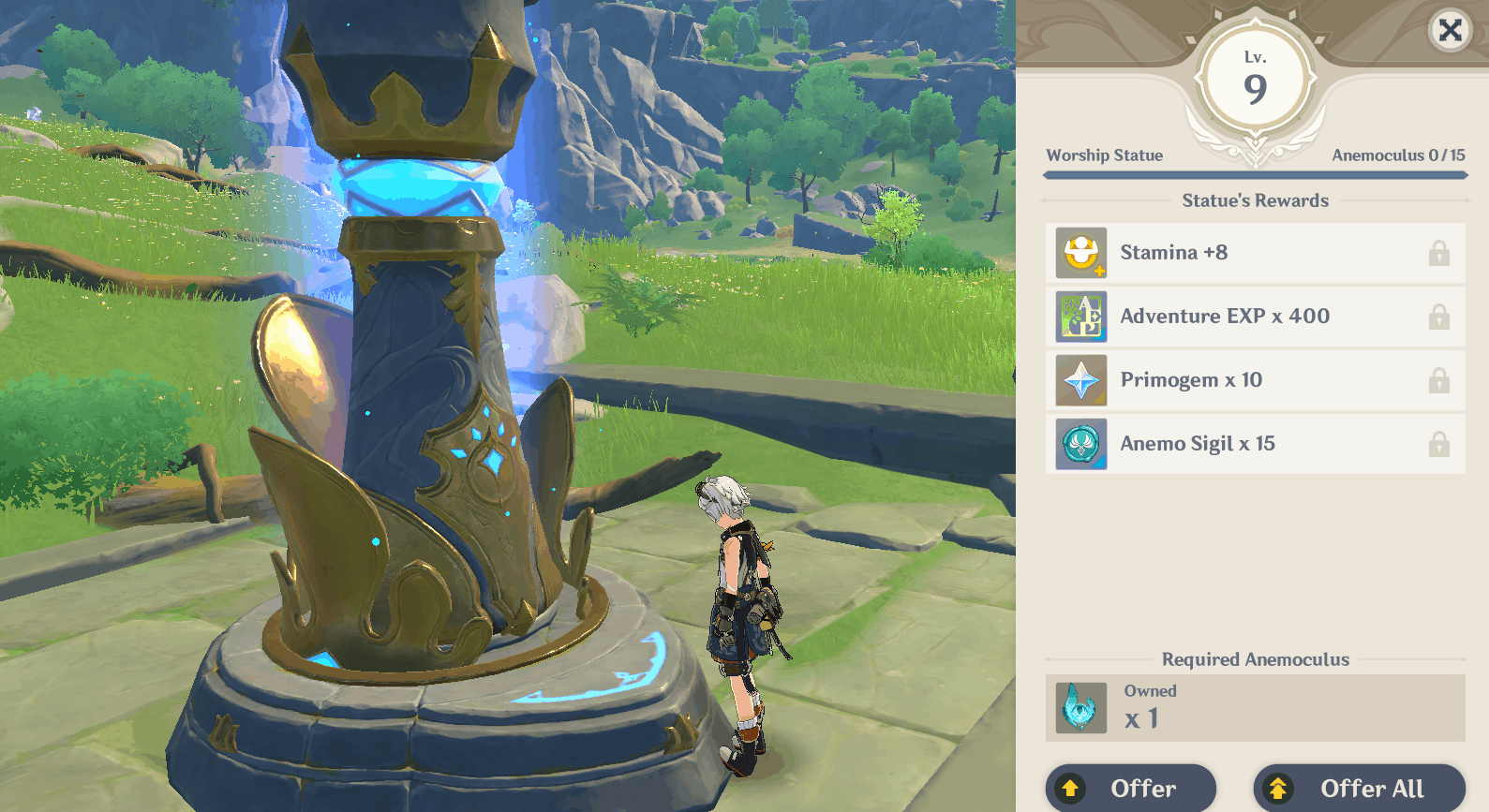Image resolution: width=1489 pixels, height=812 pixels.
Task: Click the owned Anemoculus icon
Action: click(1080, 707)
